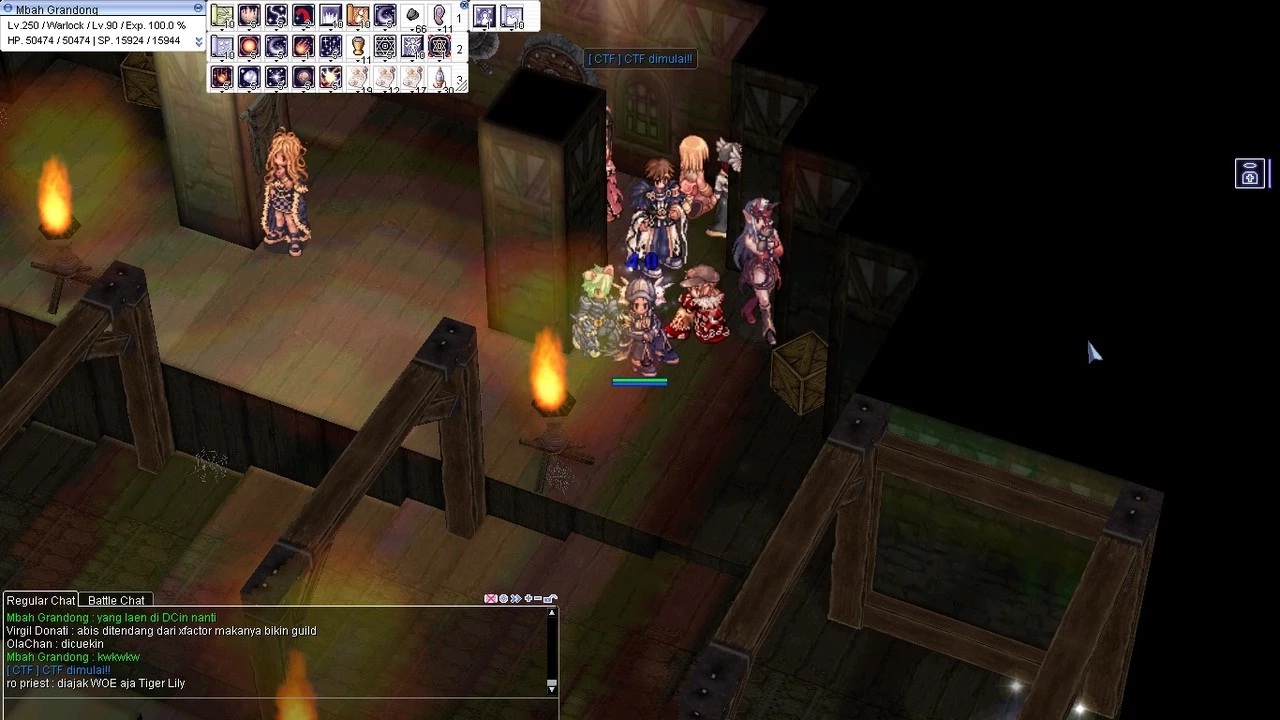Use the golden cup item showing quantity 11
The image size is (1280, 720).
(358, 45)
